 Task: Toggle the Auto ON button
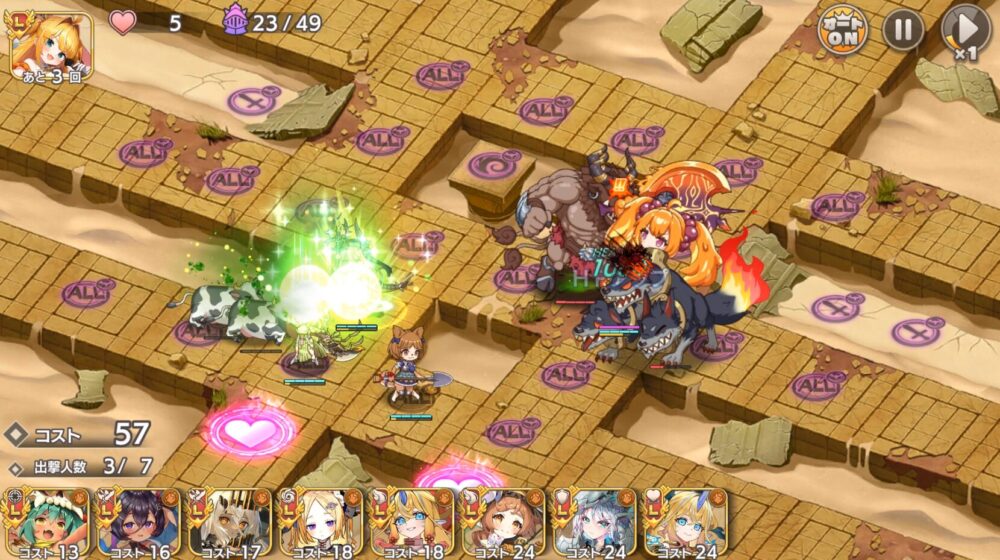coord(843,30)
